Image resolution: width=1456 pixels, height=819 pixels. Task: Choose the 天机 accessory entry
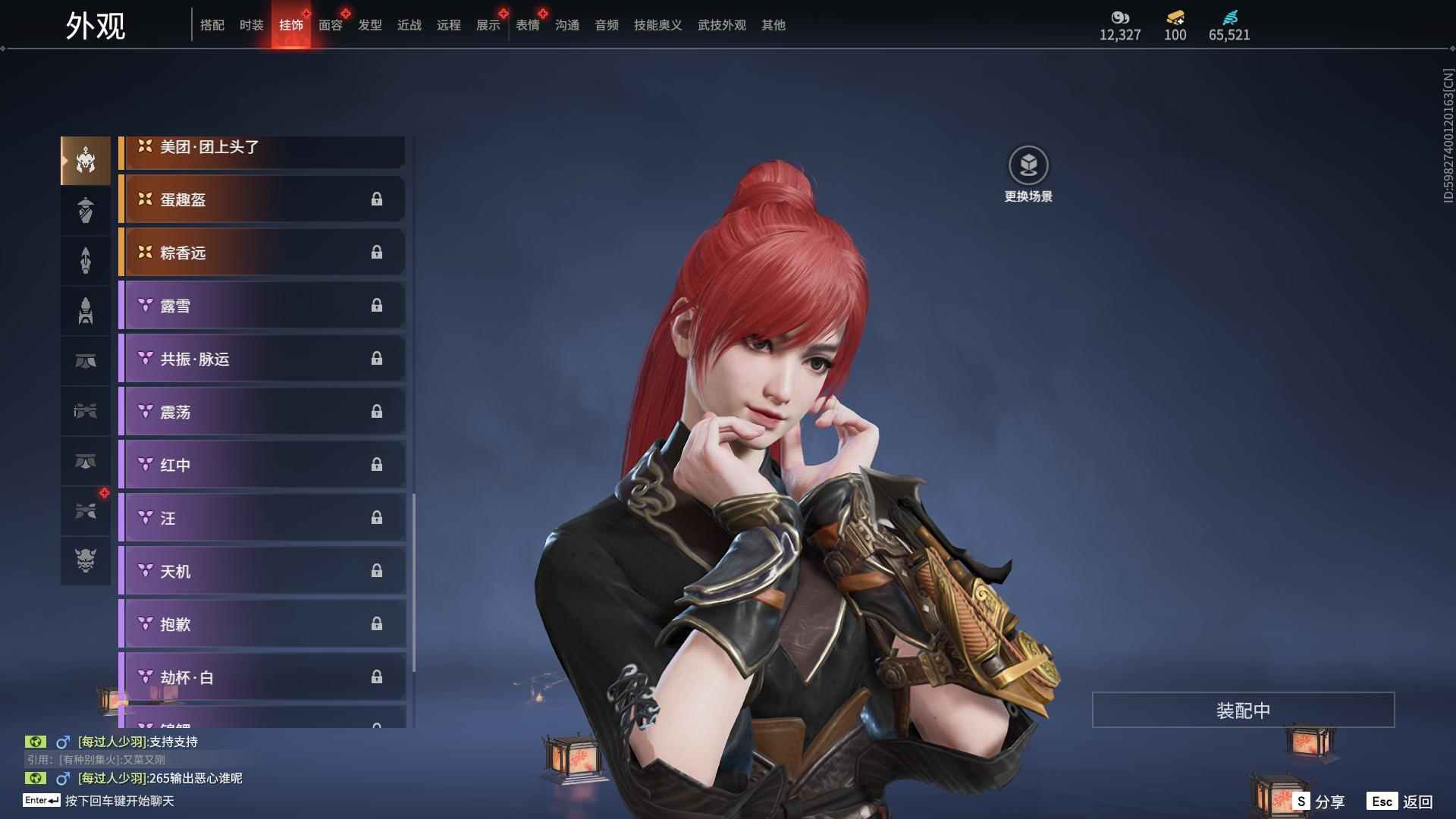point(262,571)
